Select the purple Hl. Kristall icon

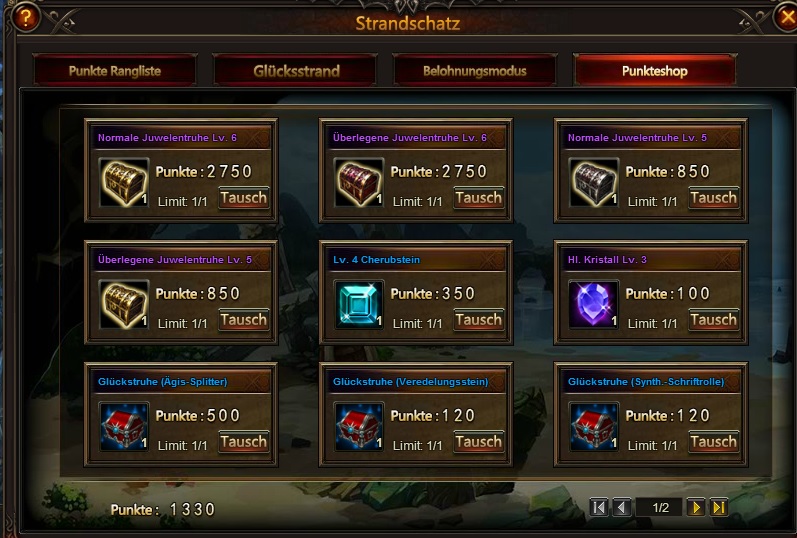pyautogui.click(x=594, y=304)
